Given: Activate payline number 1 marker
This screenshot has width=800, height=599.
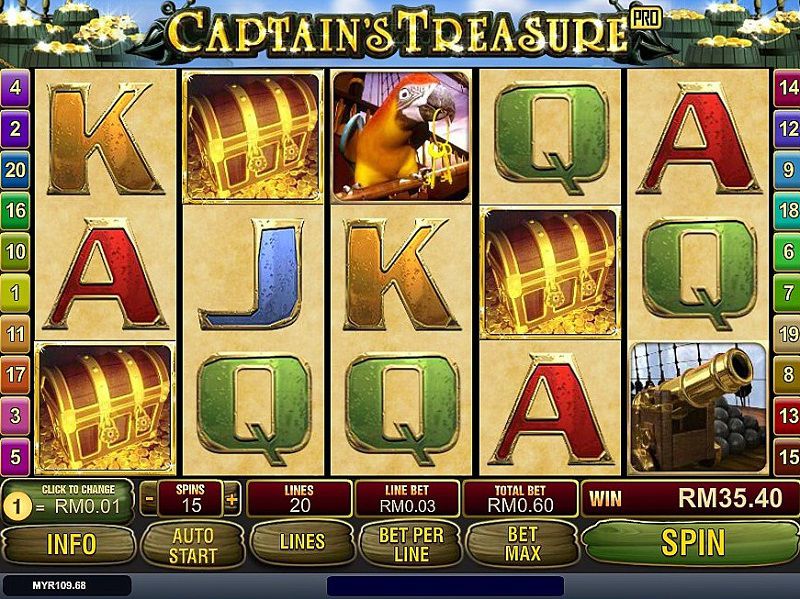Looking at the screenshot, I should pos(15,293).
